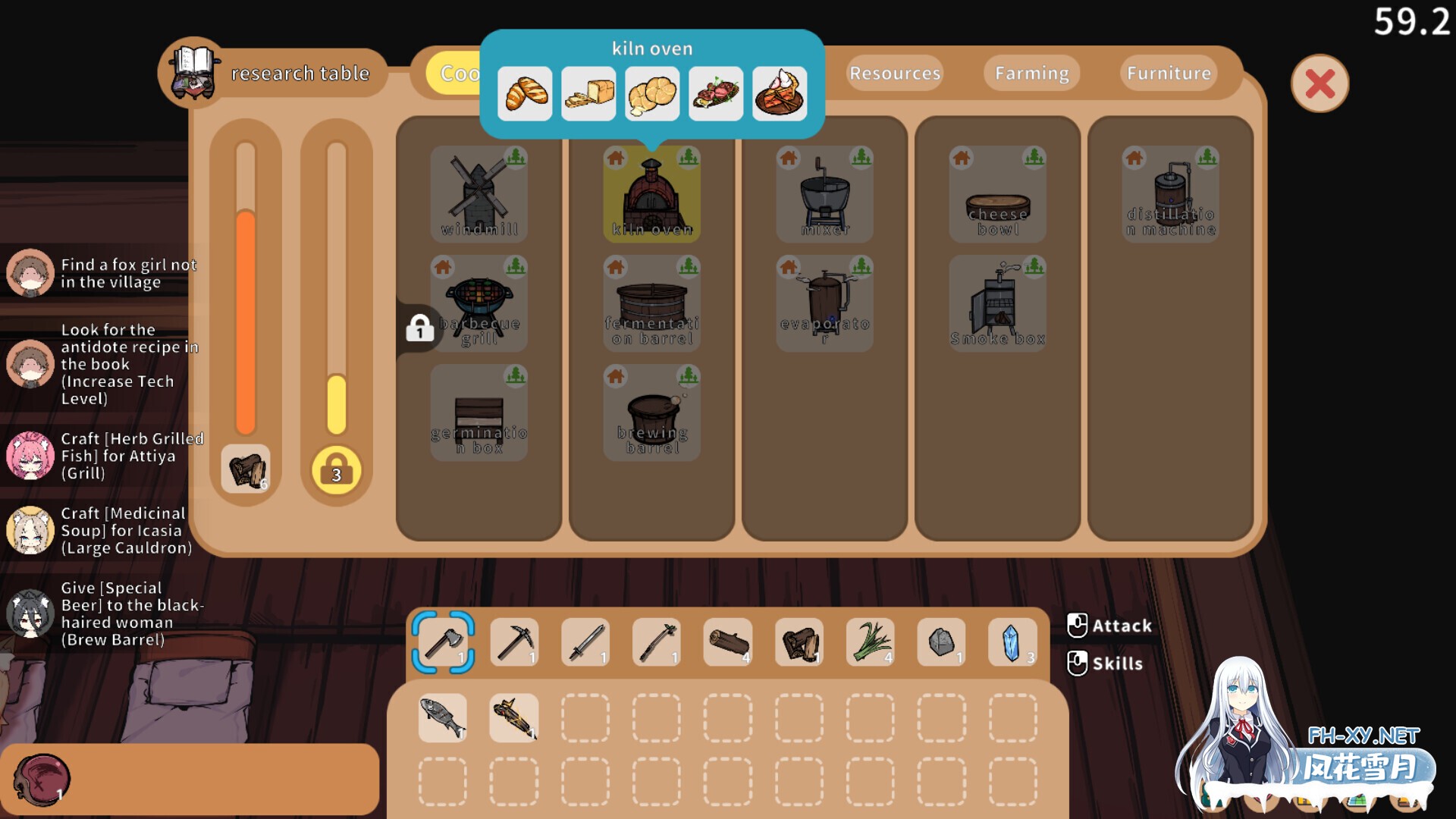The image size is (1456, 819).
Task: Equip the pickaxe hotbar slot
Action: click(x=515, y=642)
